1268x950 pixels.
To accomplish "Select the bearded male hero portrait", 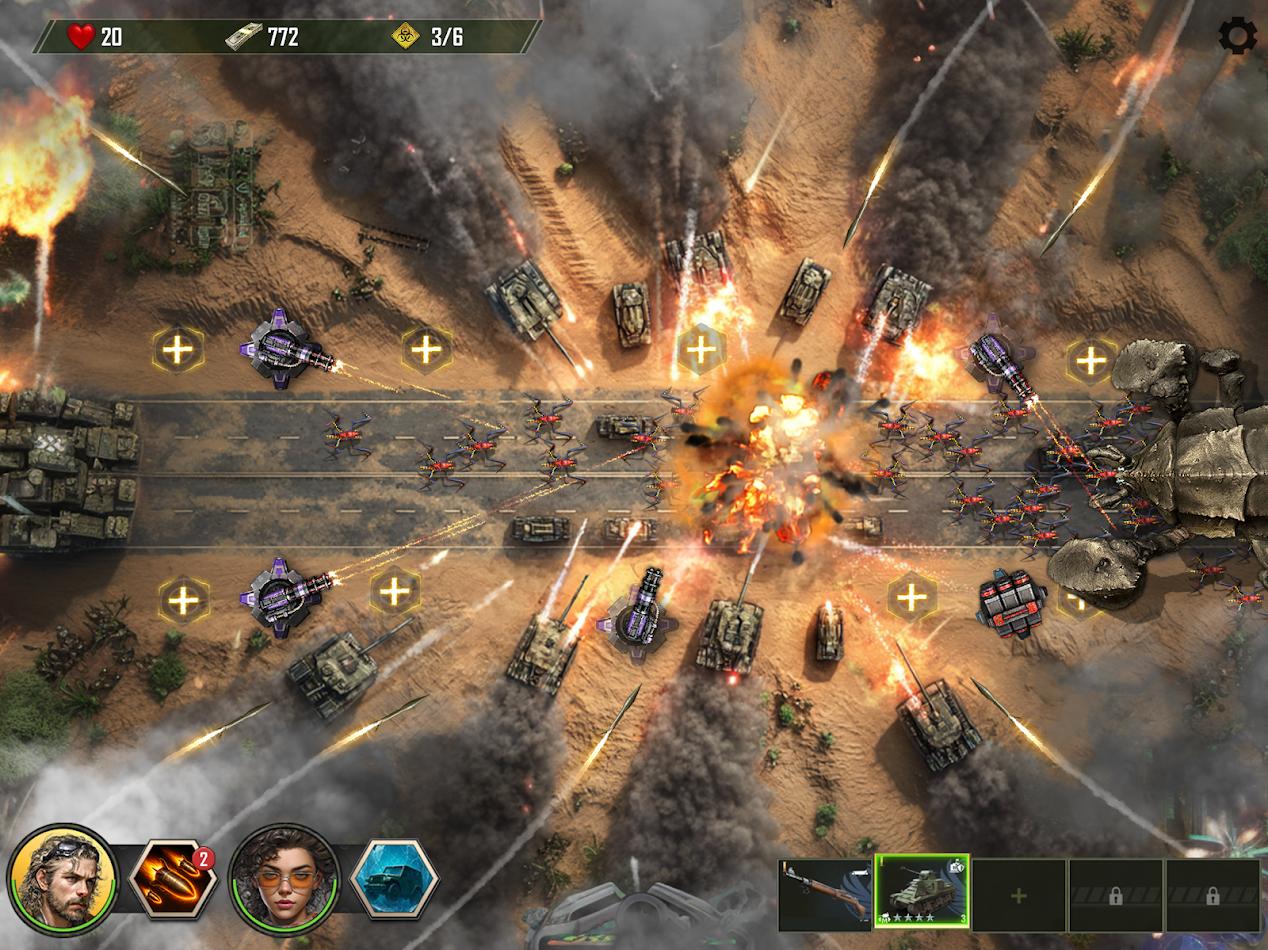I will click(62, 880).
